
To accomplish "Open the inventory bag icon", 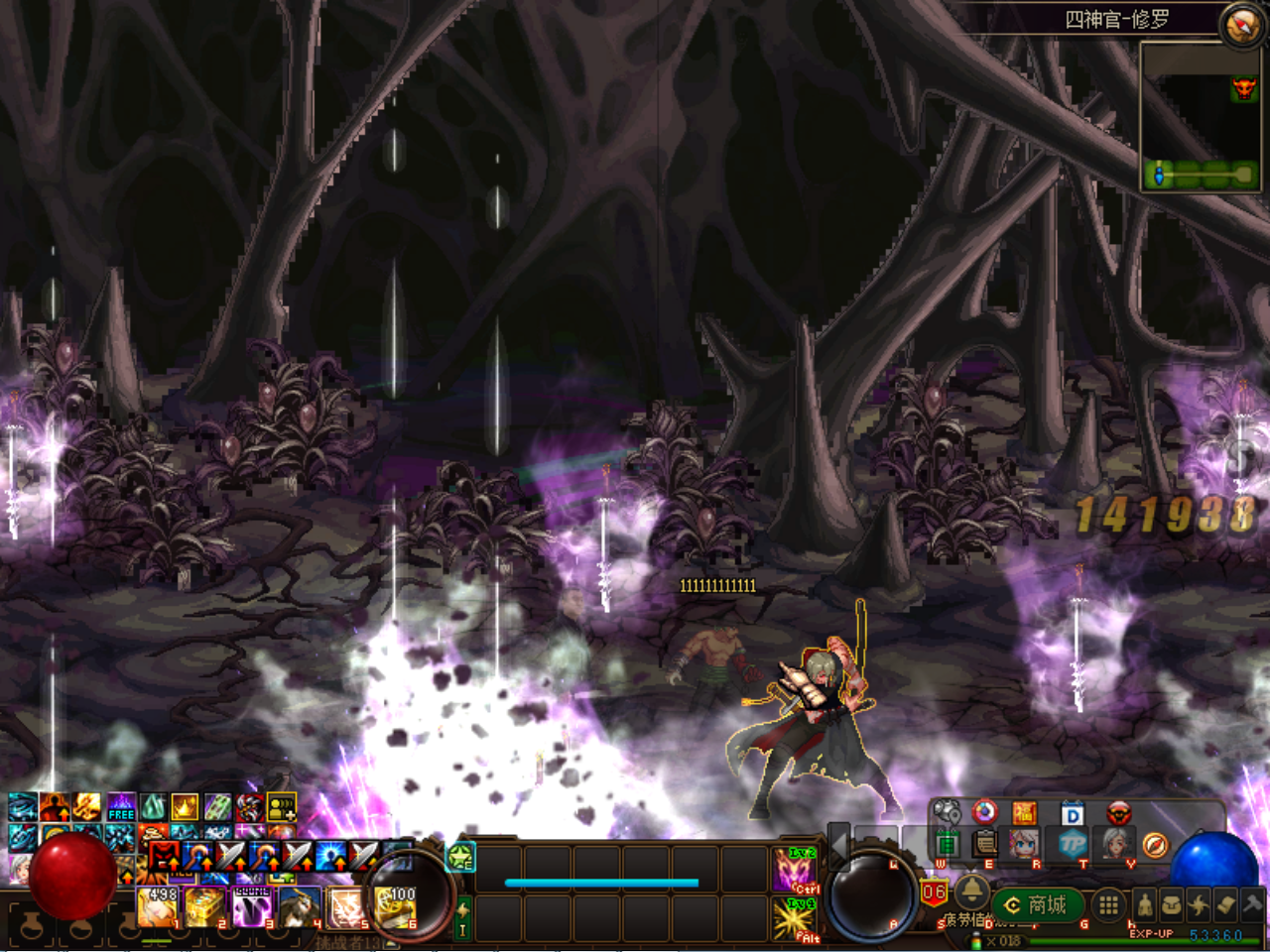I will [1171, 904].
